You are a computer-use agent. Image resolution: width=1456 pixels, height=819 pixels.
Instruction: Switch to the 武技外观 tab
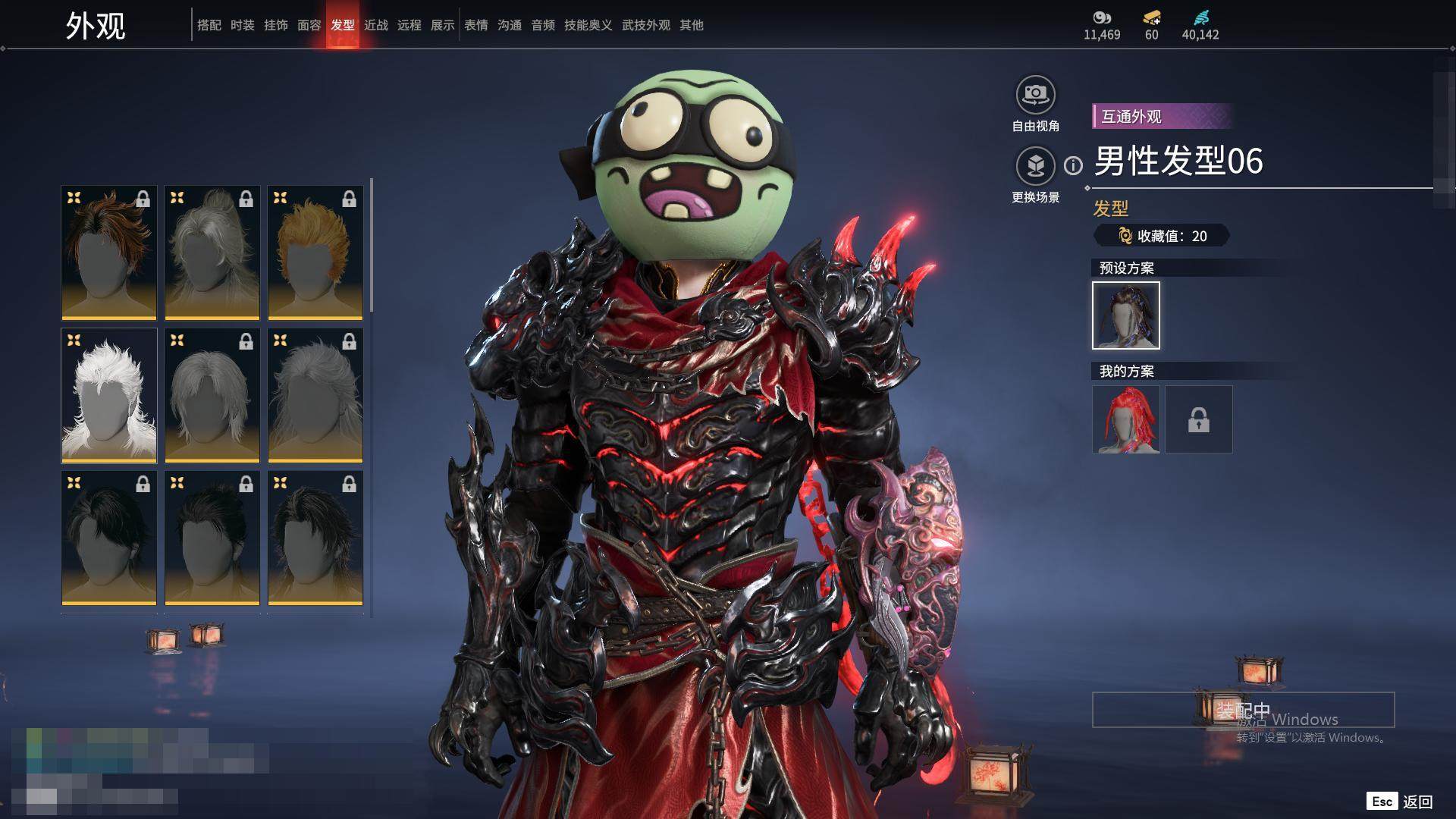coord(646,25)
